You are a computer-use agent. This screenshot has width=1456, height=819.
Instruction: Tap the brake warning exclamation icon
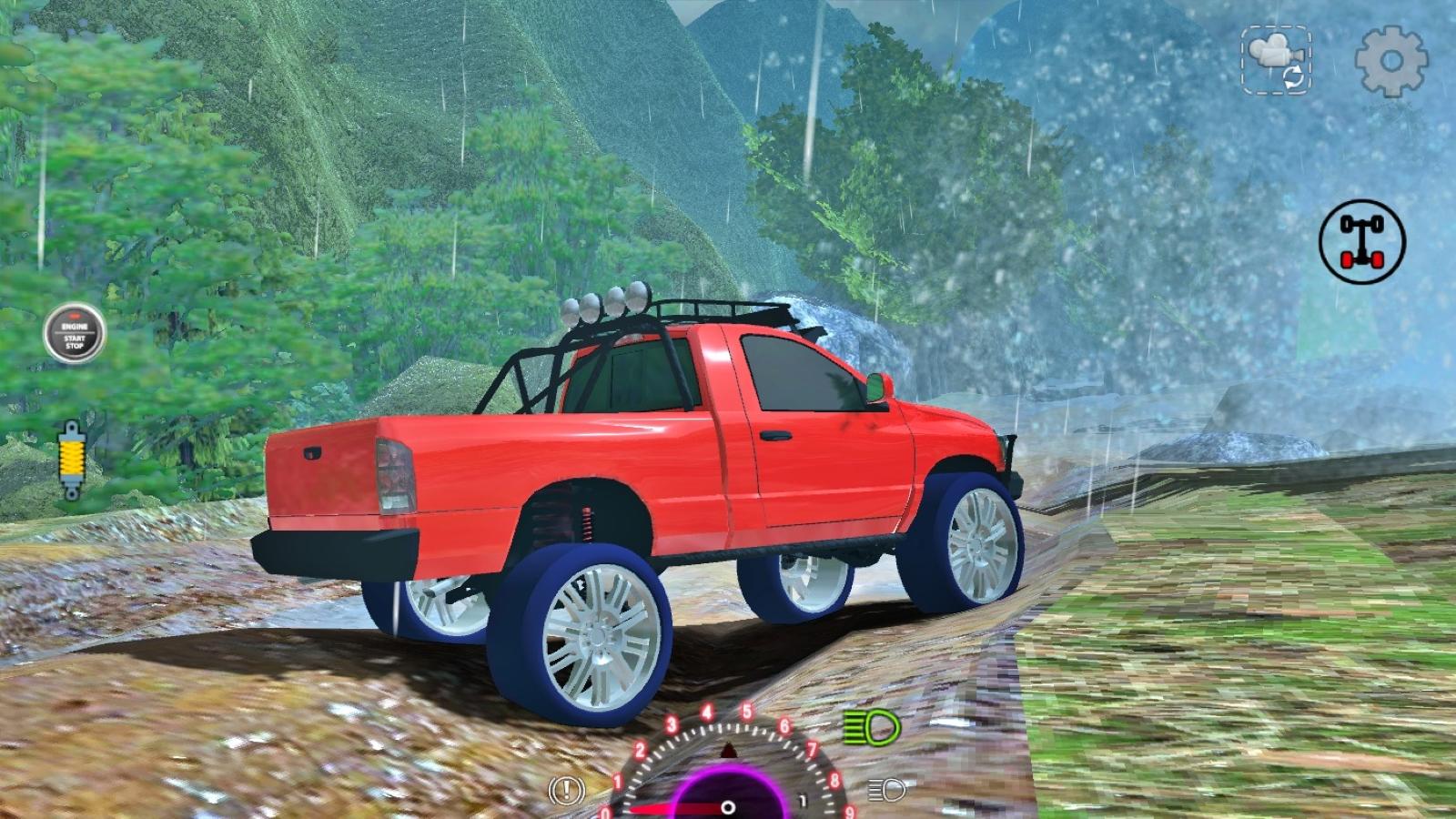coord(567,792)
